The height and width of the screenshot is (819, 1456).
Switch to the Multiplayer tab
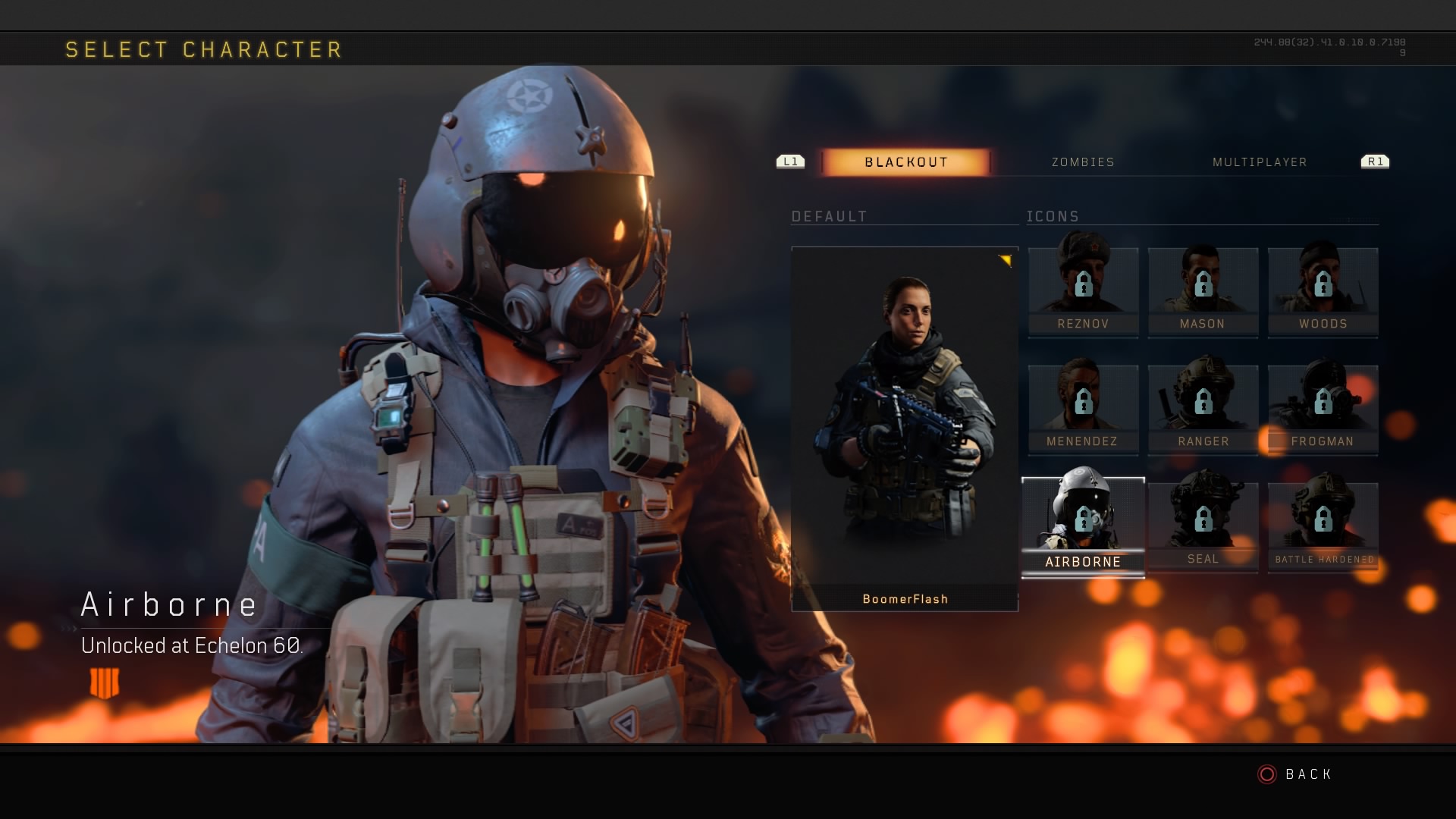(x=1260, y=162)
